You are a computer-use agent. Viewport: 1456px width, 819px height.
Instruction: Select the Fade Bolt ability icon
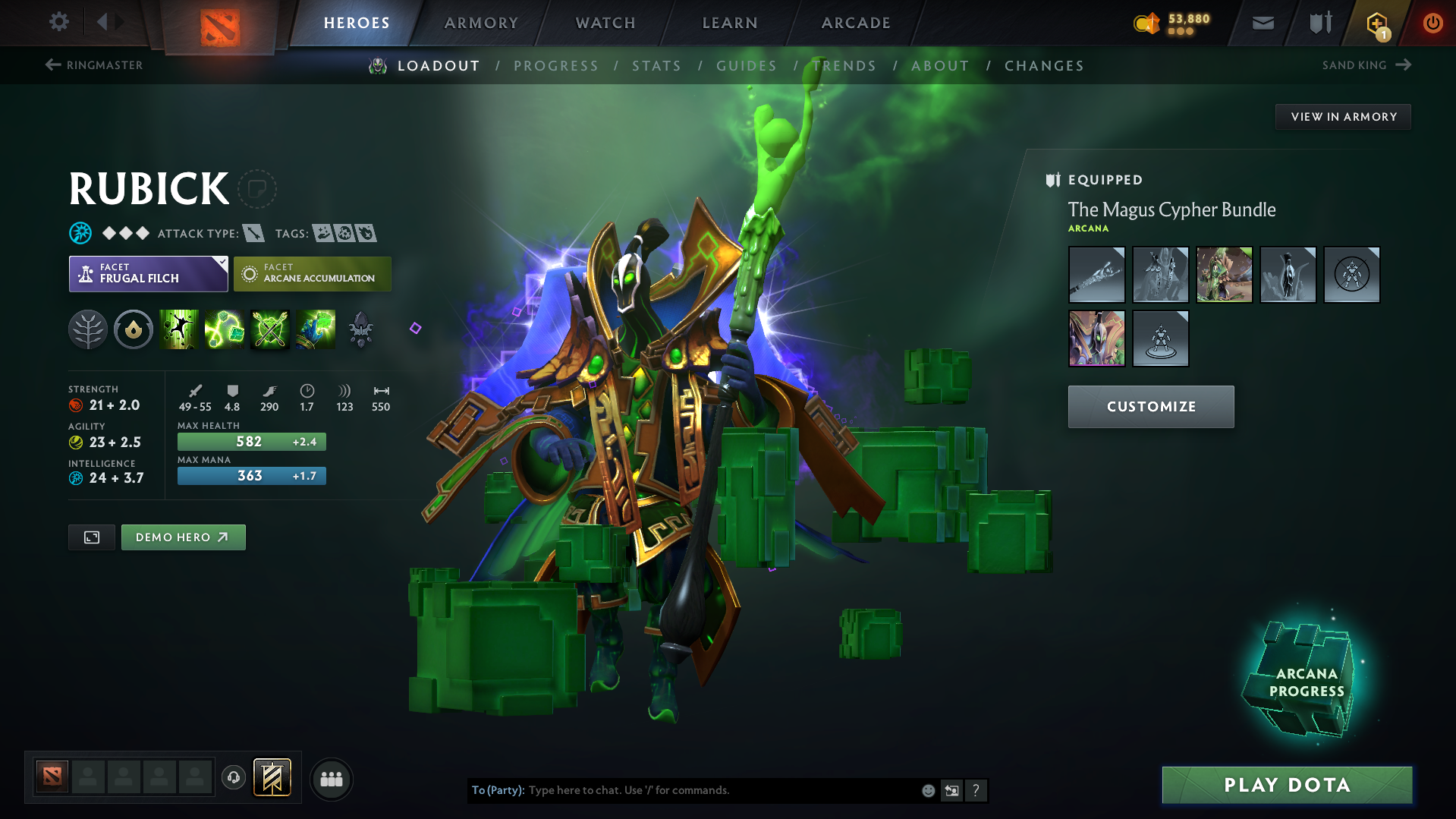225,329
